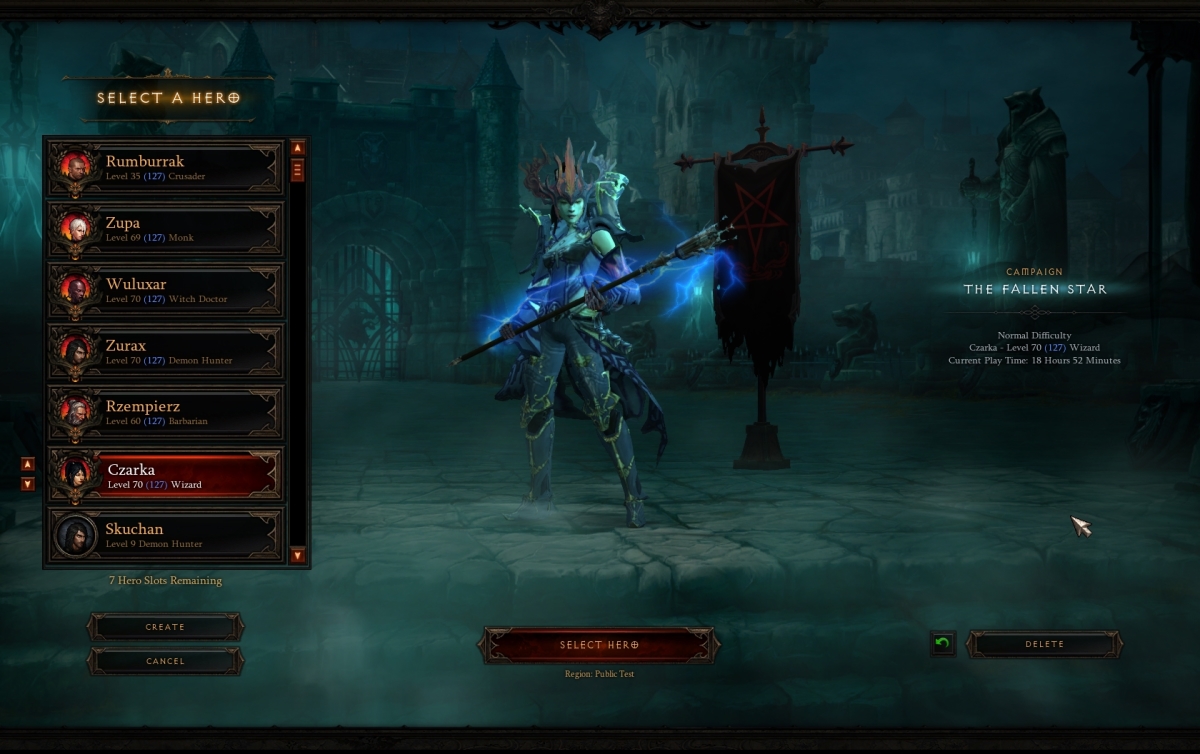Viewport: 1200px width, 754px height.
Task: Delete the selected hero
Action: [1044, 644]
